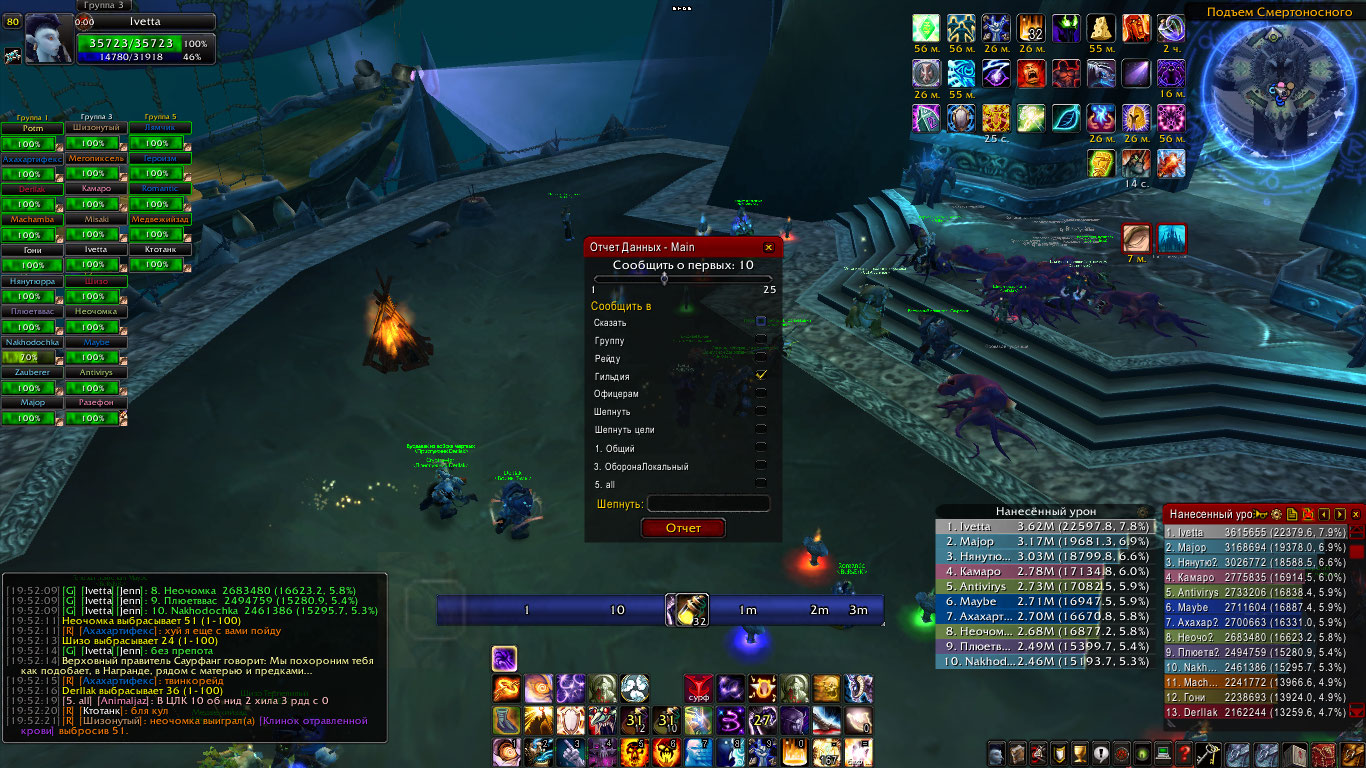
Task: Open the key ring button
Action: (1210, 754)
